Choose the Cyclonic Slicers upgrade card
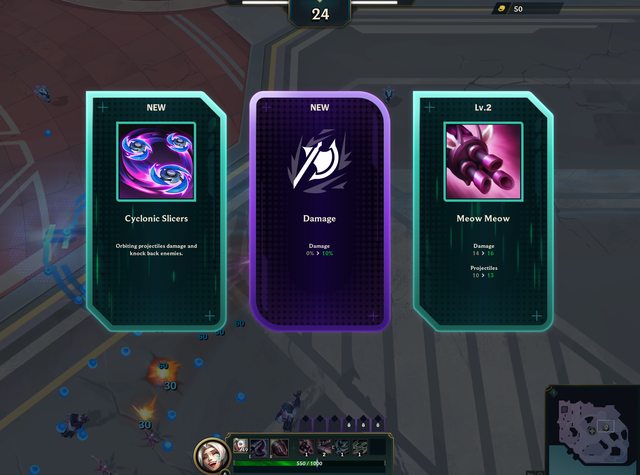 click(155, 210)
